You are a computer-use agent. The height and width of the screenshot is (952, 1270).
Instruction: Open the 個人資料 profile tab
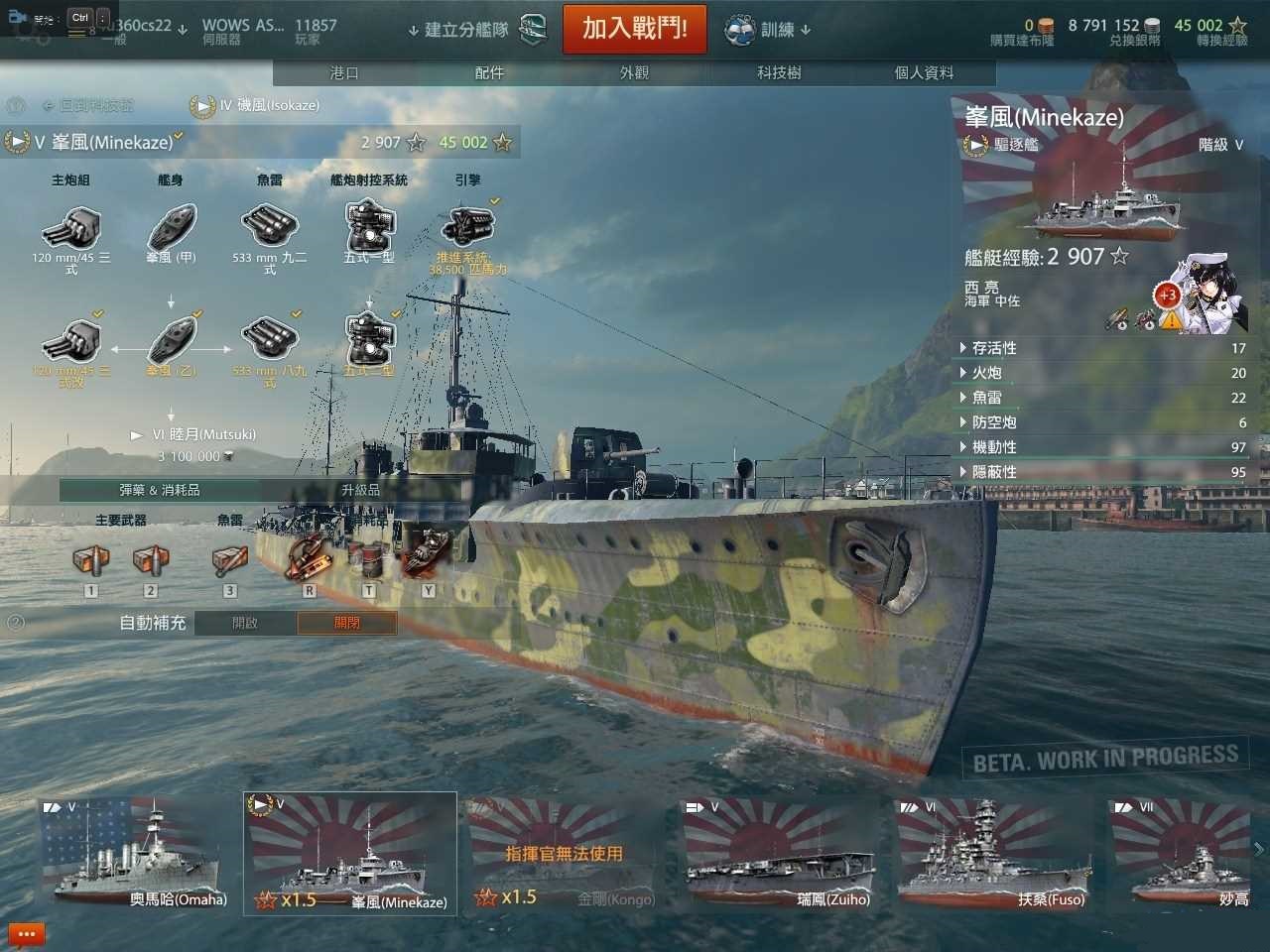pos(924,73)
